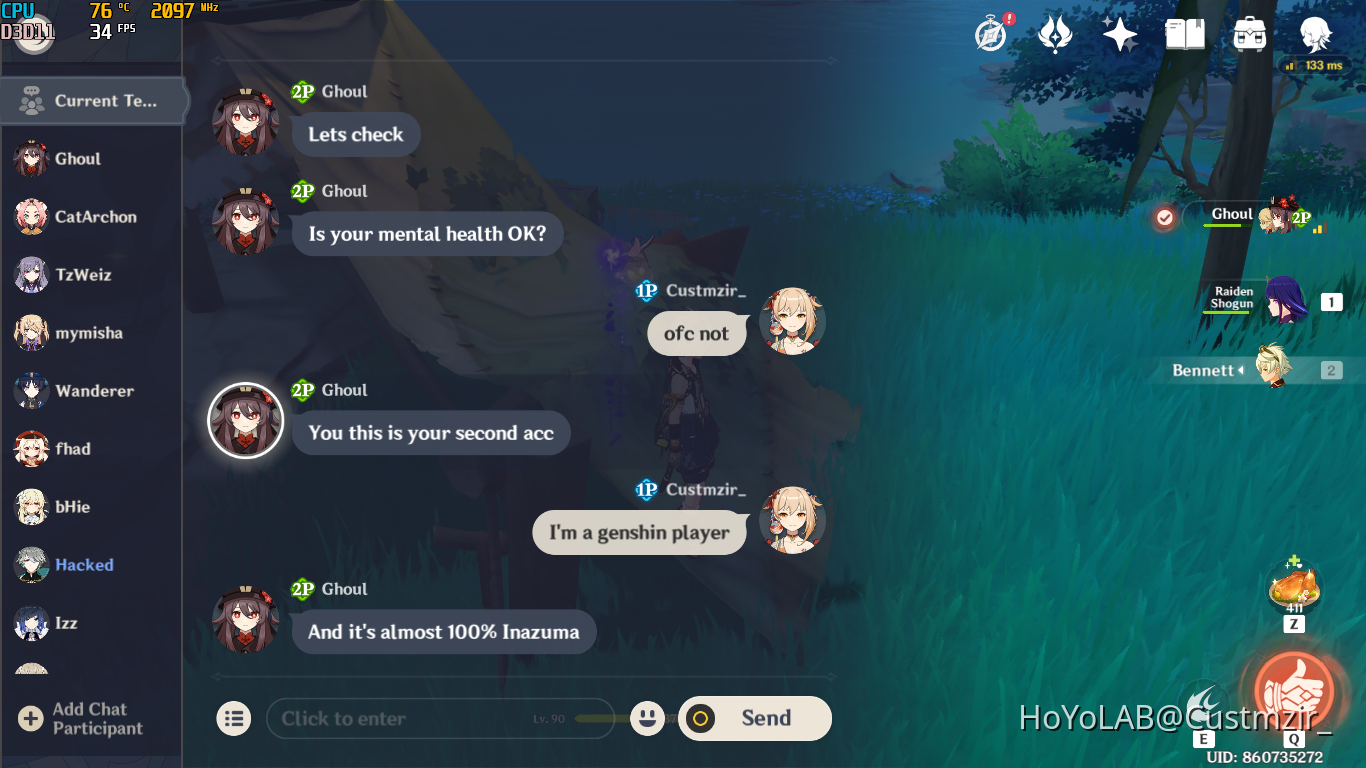The height and width of the screenshot is (768, 1366).
Task: Open the Paimon character menu icon
Action: point(1317,33)
